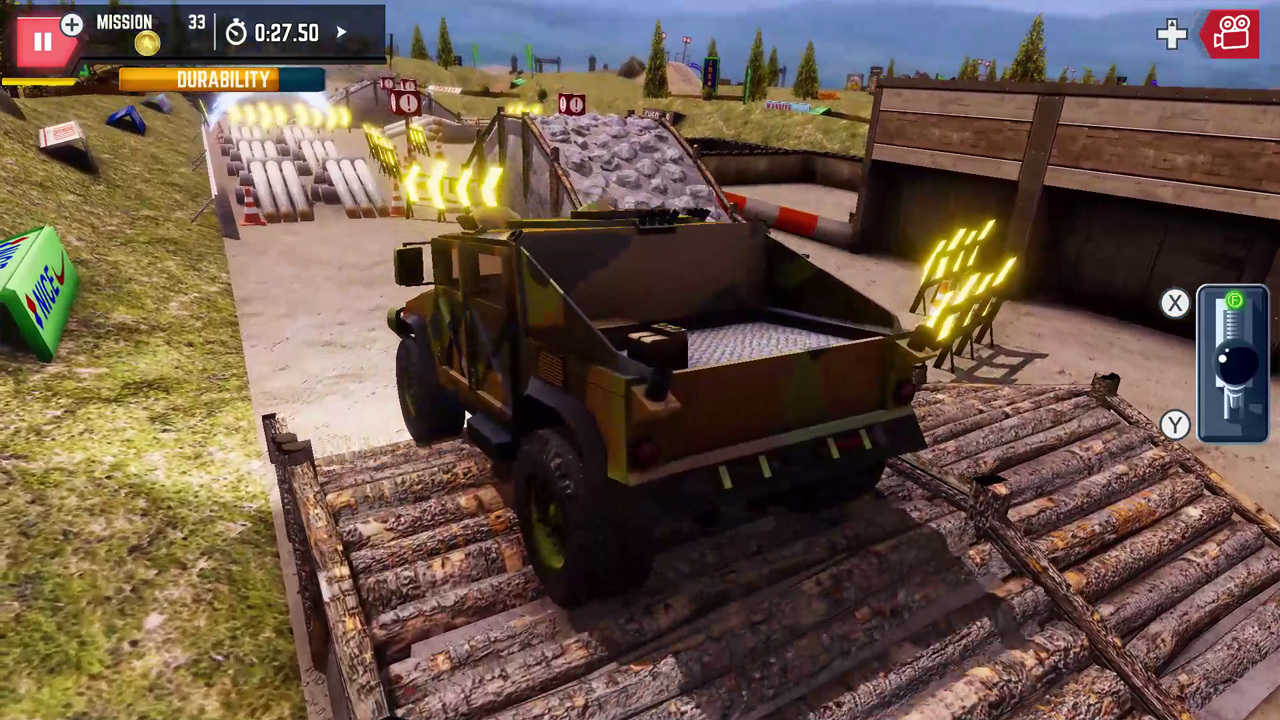
Task: Select the MISSION header label
Action: pos(125,22)
